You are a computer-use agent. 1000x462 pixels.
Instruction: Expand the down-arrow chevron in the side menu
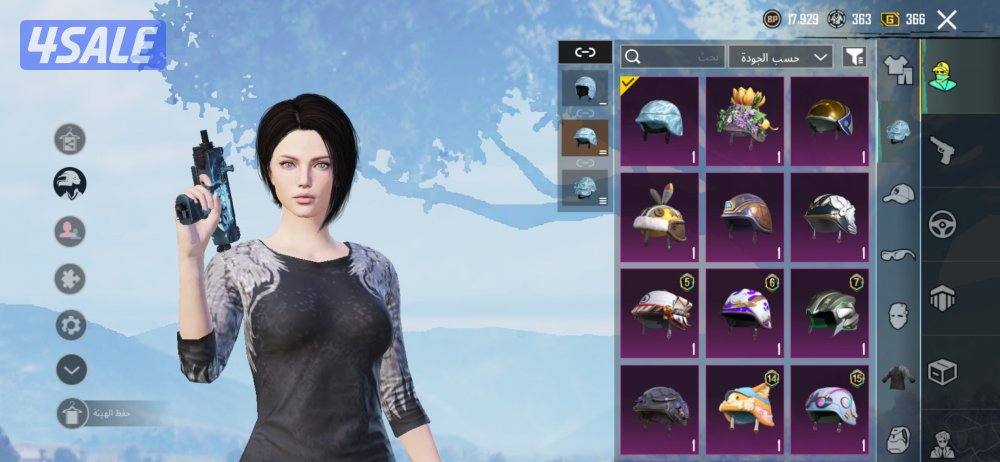[70, 370]
